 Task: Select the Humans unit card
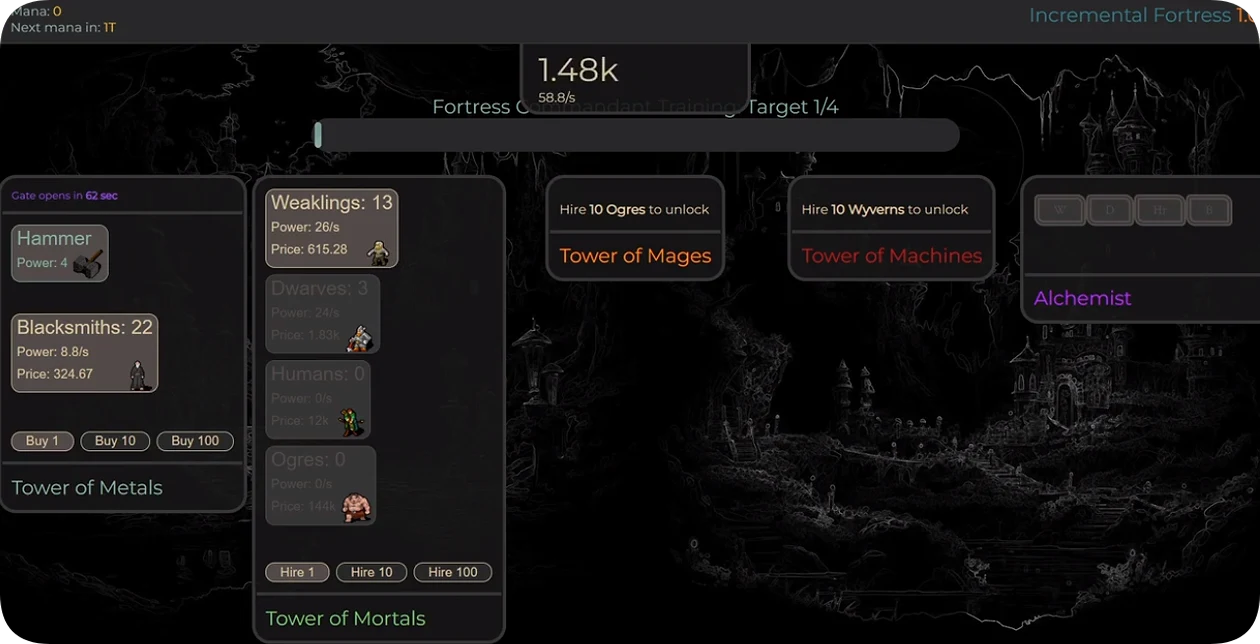coord(318,399)
